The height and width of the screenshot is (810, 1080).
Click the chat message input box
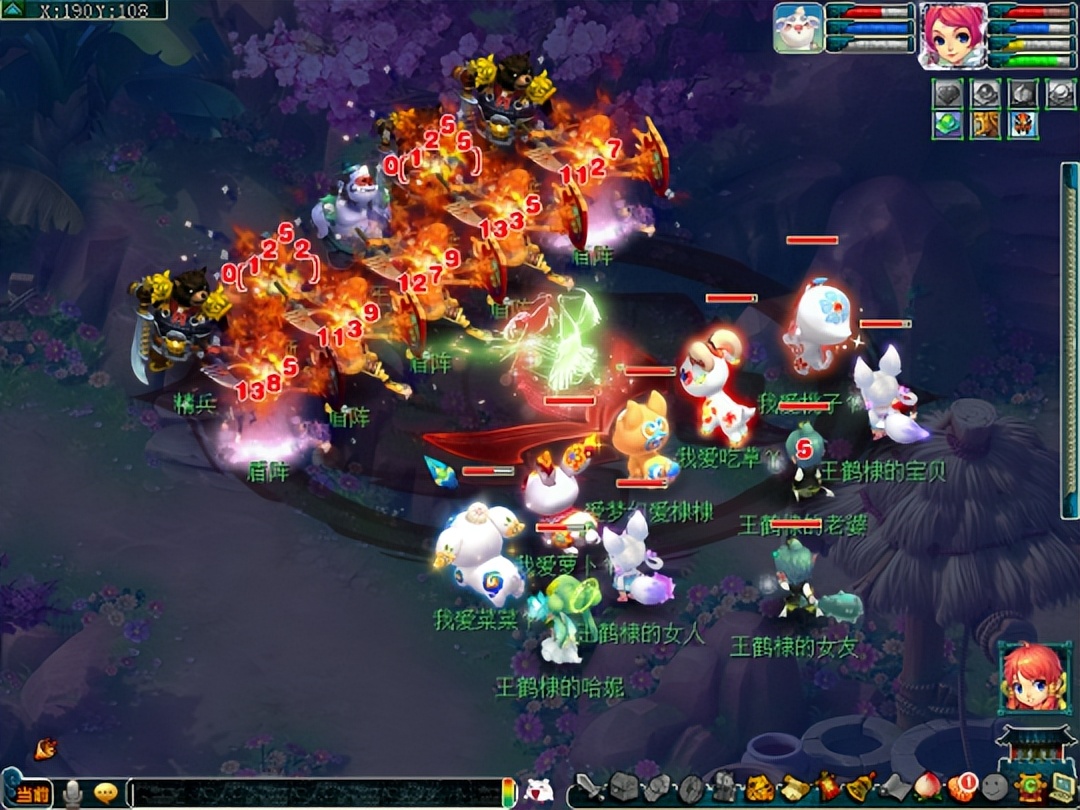pos(315,793)
